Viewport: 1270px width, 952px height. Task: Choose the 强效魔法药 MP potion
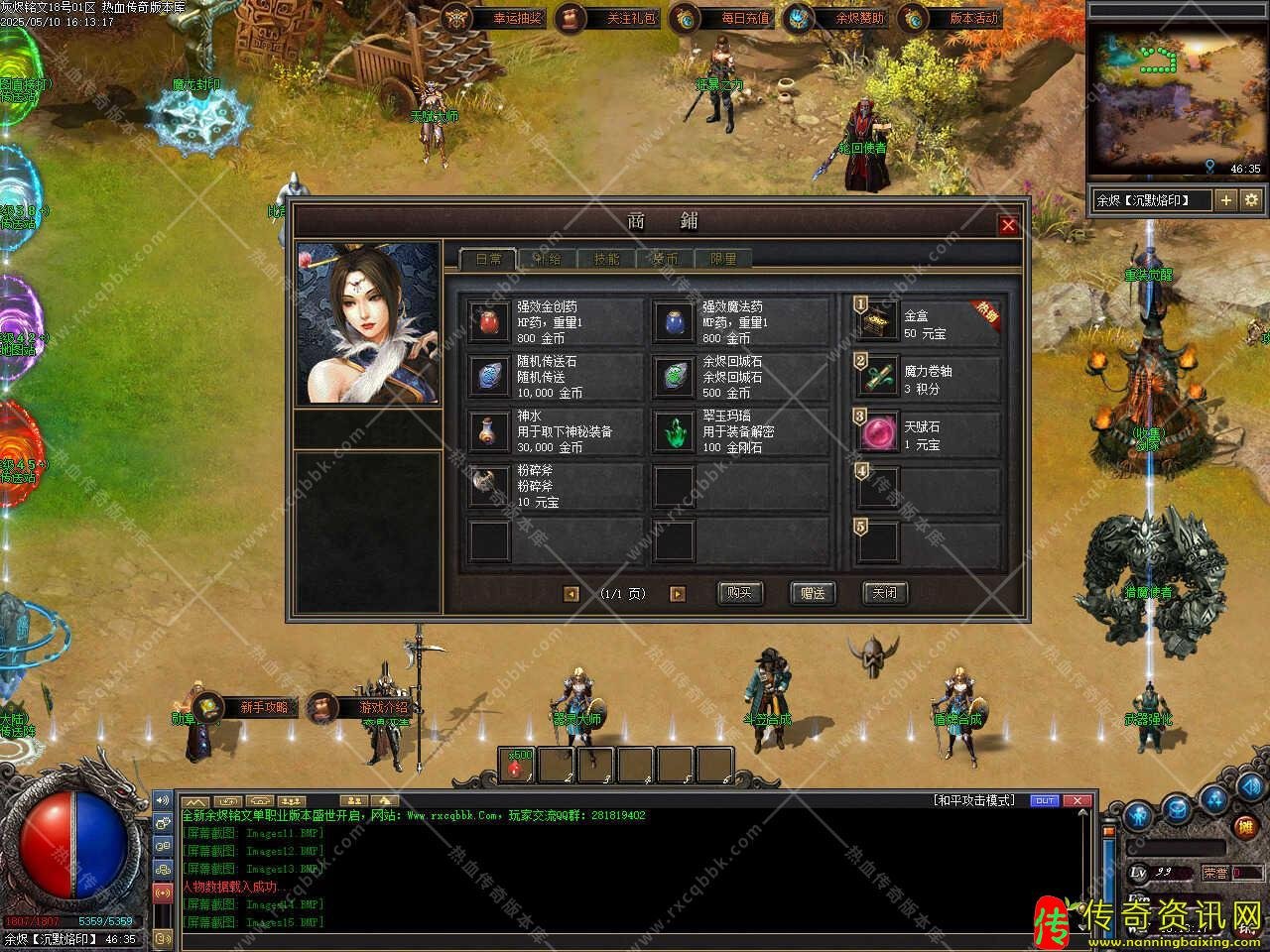pyautogui.click(x=675, y=322)
